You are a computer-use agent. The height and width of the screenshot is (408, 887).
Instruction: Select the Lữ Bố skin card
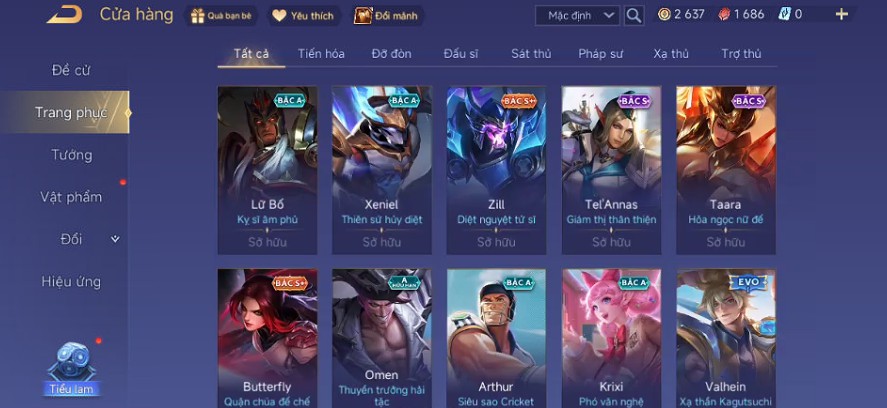tap(267, 170)
